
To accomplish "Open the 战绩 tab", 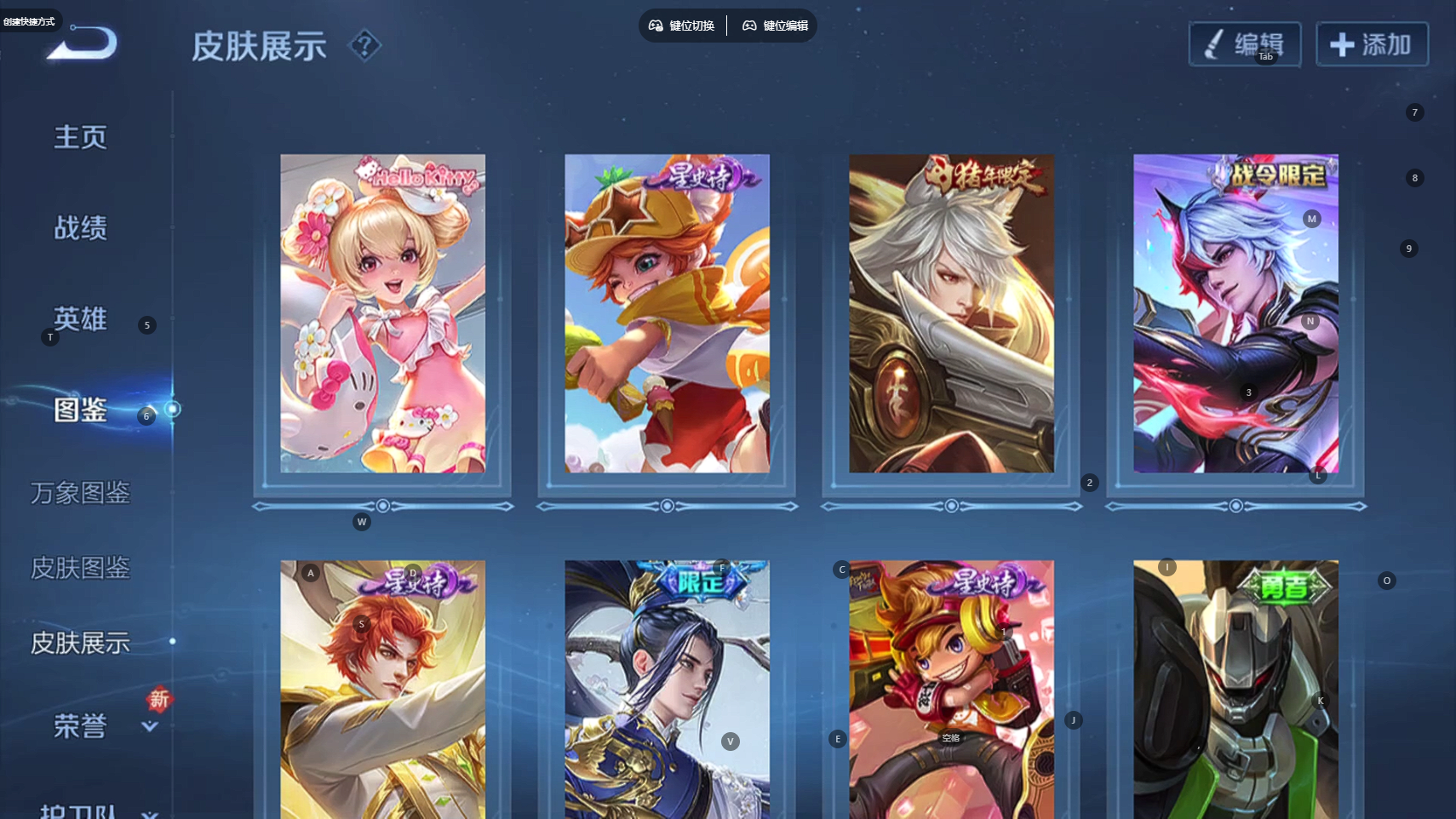I will click(x=80, y=228).
